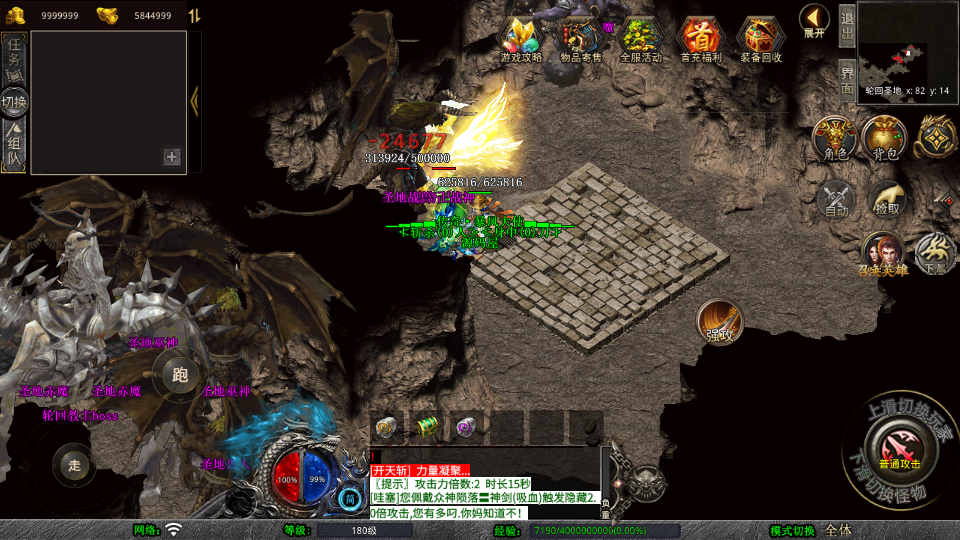Toggle the 跑 run movement button
The image size is (960, 540).
pos(180,376)
